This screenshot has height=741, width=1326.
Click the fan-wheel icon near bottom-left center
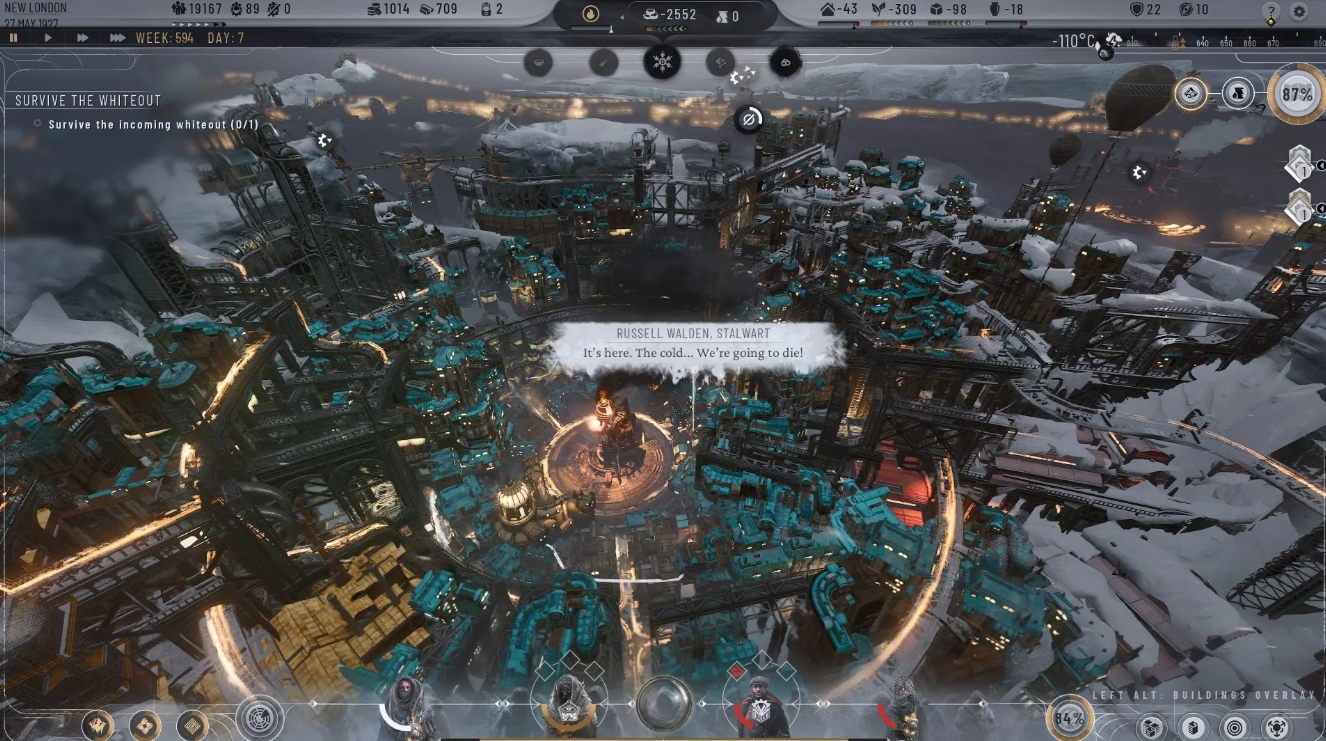pos(261,720)
